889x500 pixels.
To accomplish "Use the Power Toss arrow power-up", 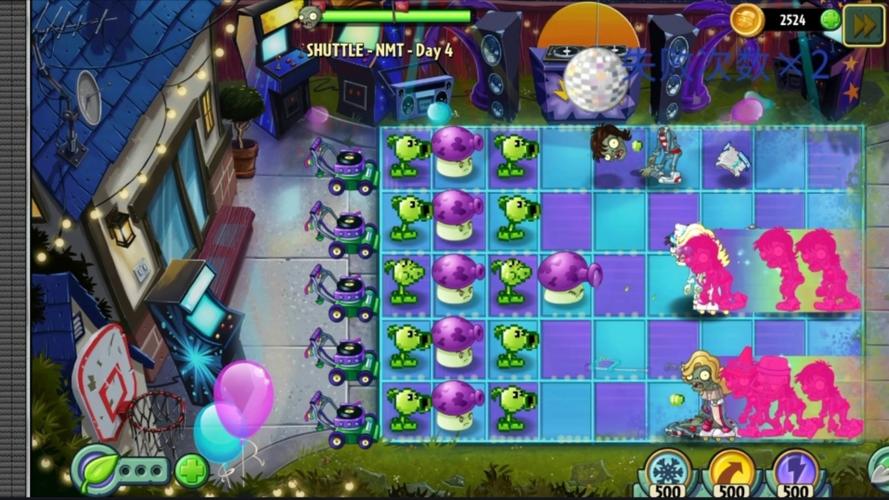I will click(731, 468).
